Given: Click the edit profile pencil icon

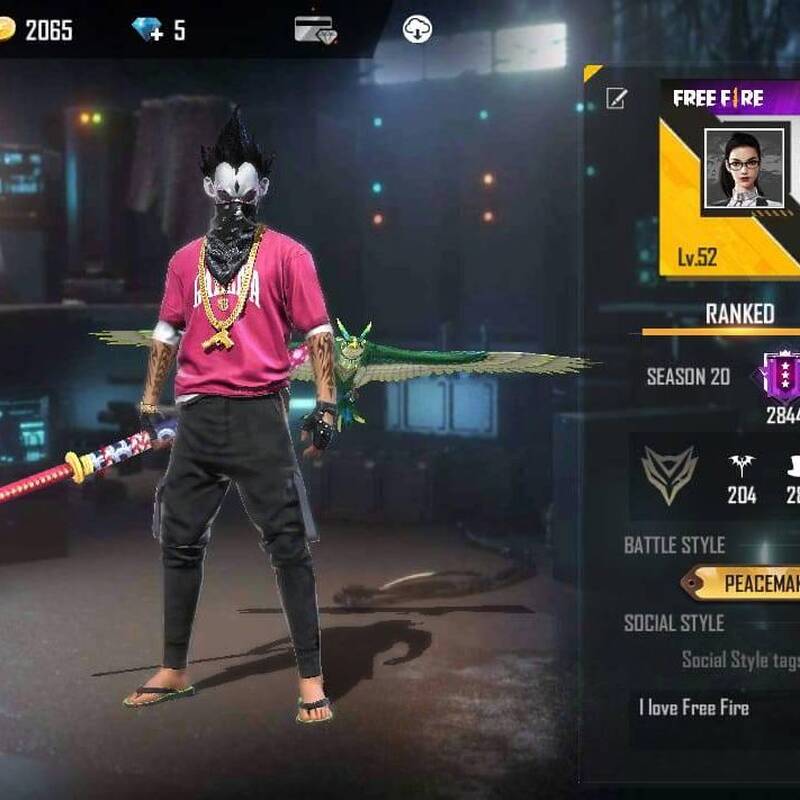Looking at the screenshot, I should click(617, 97).
